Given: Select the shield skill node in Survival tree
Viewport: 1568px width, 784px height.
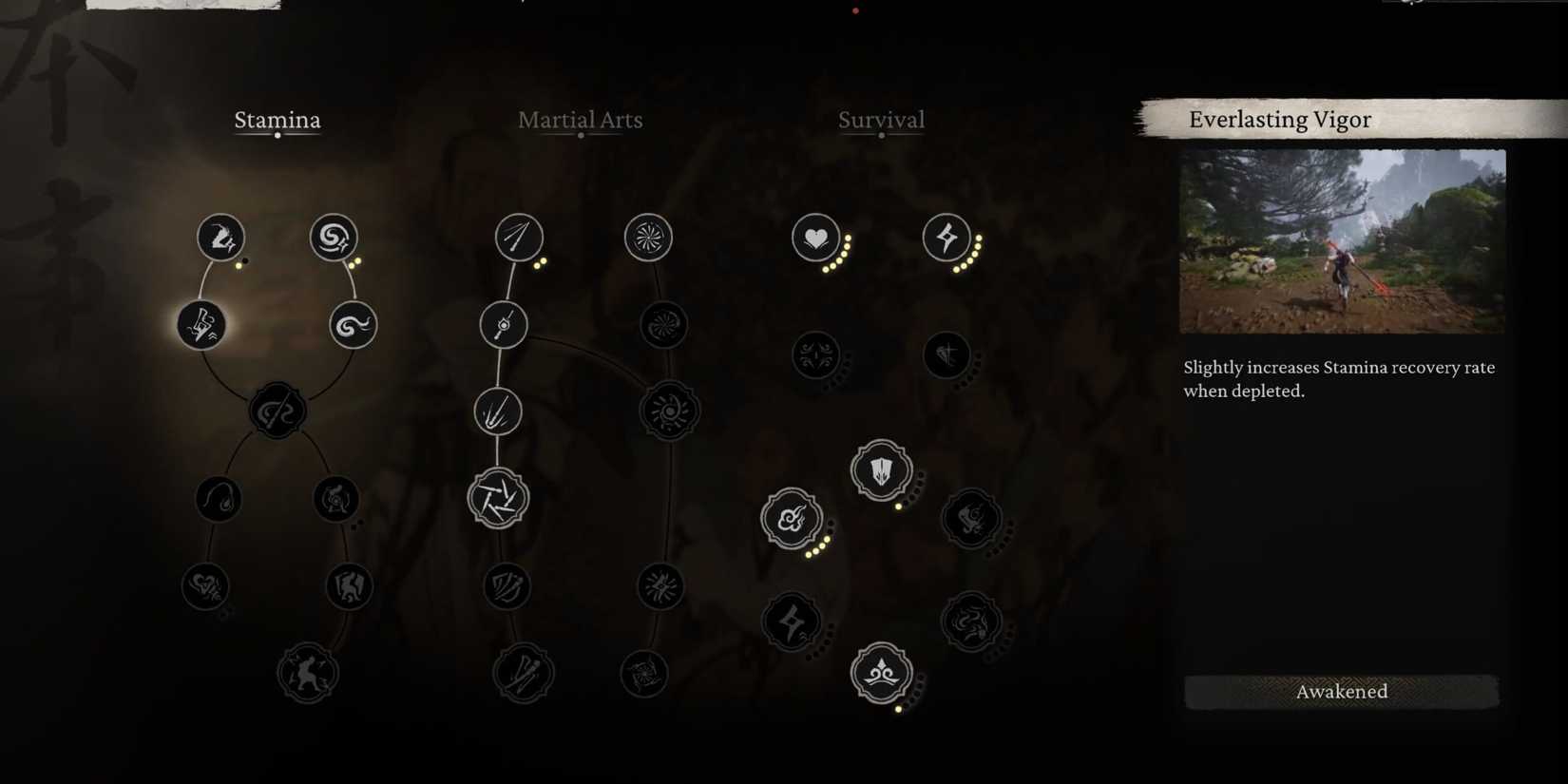Looking at the screenshot, I should click(x=879, y=469).
